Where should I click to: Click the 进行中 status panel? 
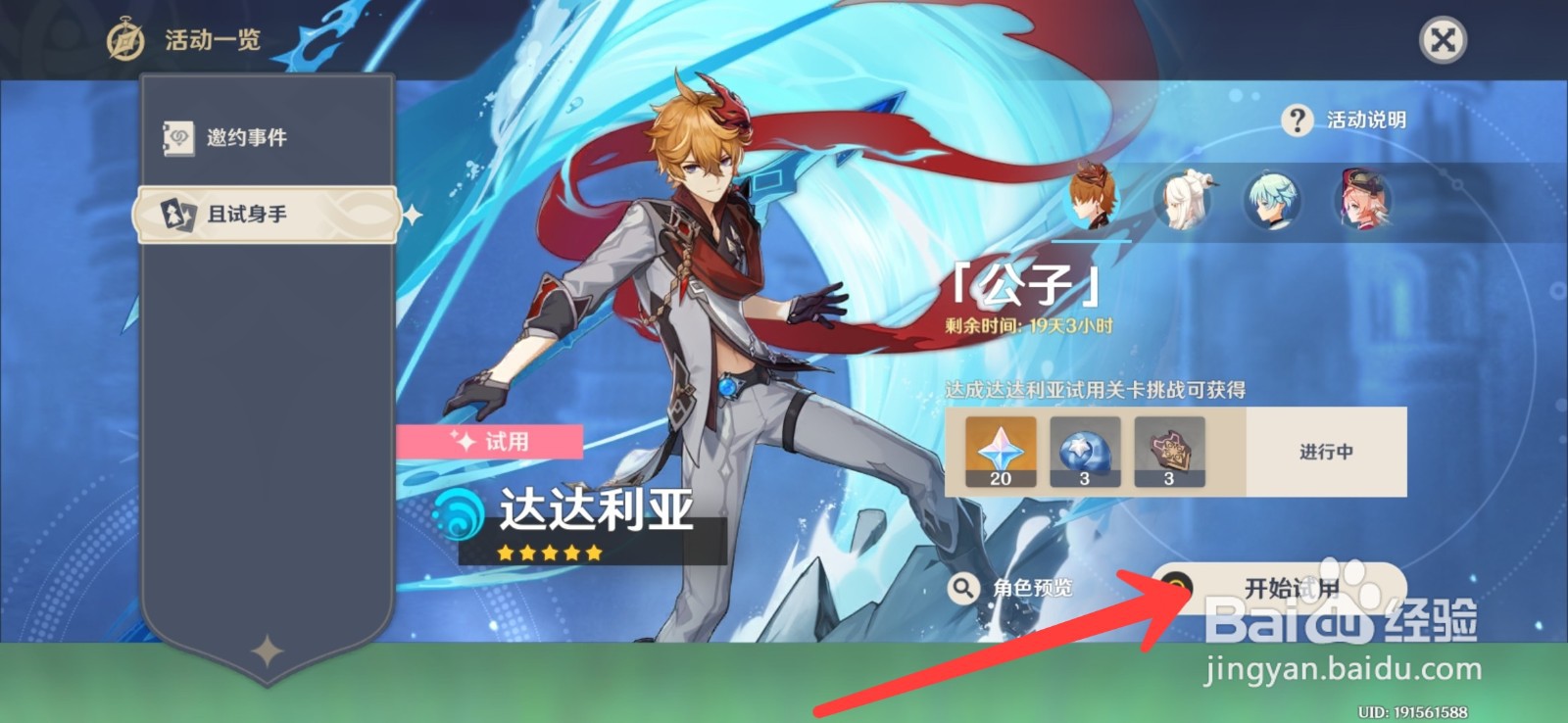point(1325,450)
